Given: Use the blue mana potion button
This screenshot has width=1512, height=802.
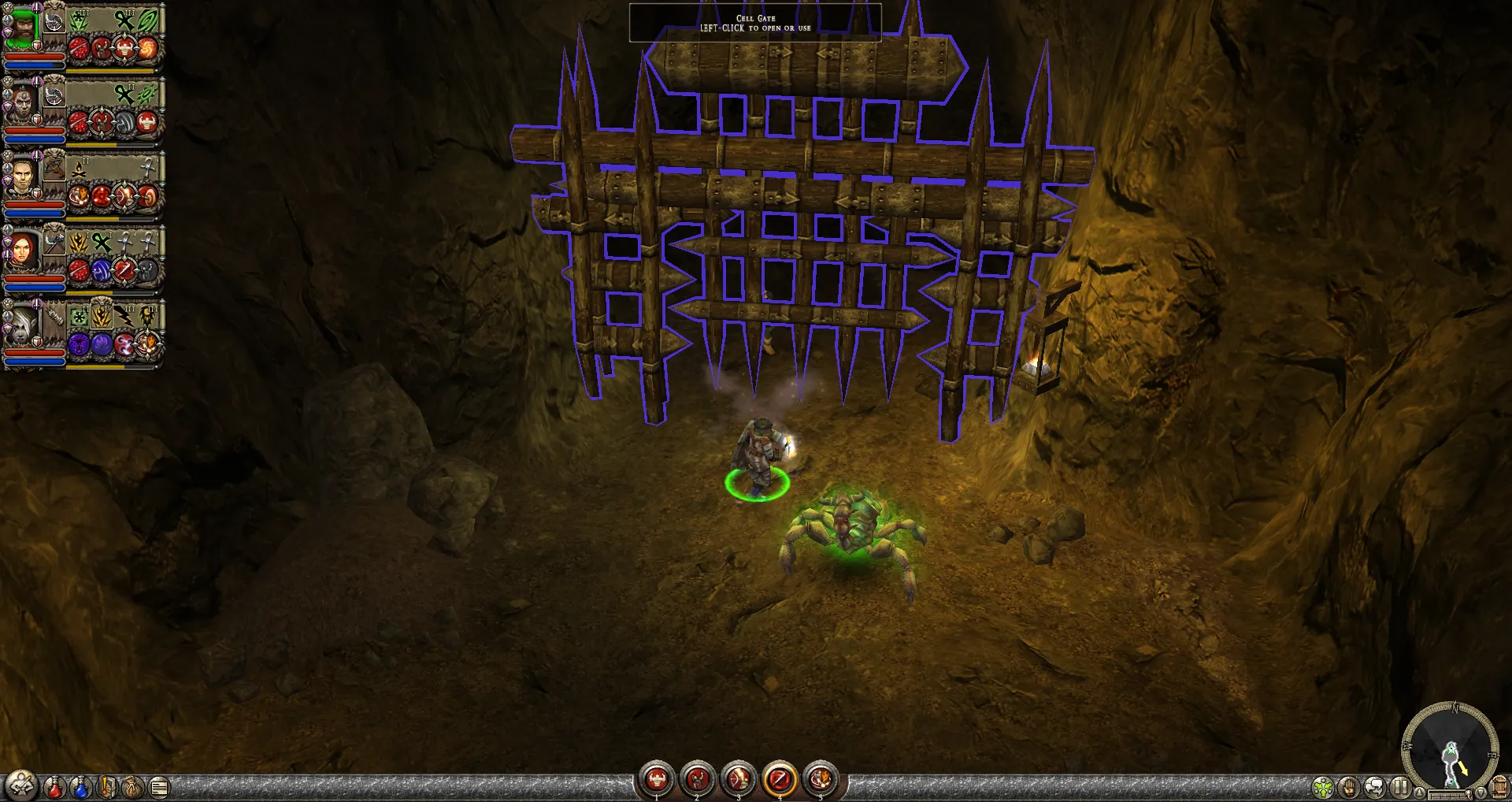Looking at the screenshot, I should click(x=80, y=786).
